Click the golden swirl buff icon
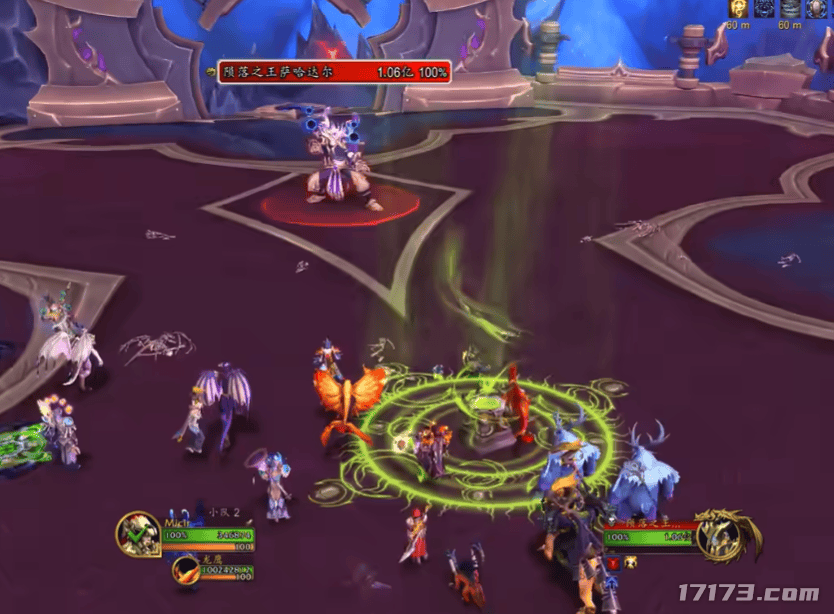Viewport: 834px width, 614px height. coord(738,9)
